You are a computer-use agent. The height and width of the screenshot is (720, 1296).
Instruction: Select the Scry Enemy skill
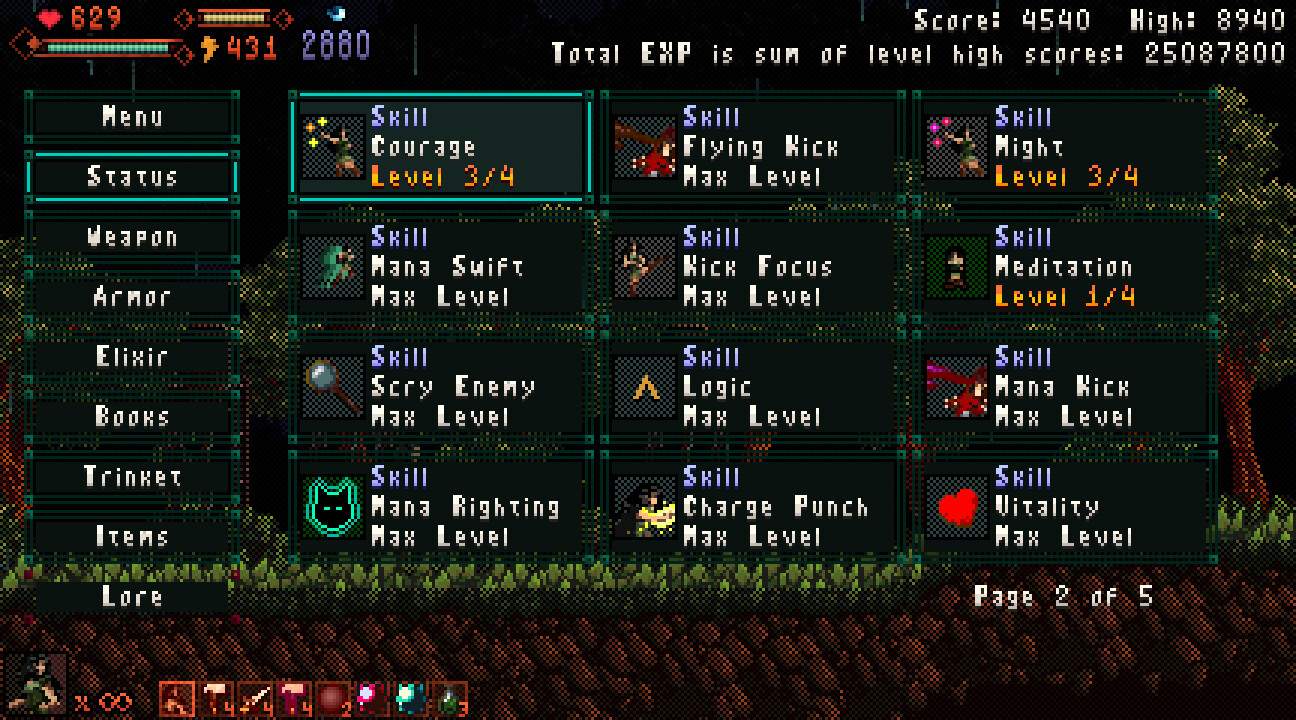[x=441, y=387]
